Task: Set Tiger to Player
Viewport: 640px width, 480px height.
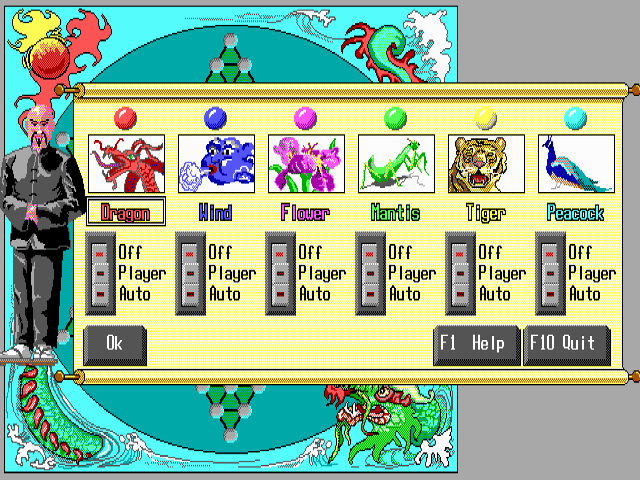Action: [x=460, y=273]
